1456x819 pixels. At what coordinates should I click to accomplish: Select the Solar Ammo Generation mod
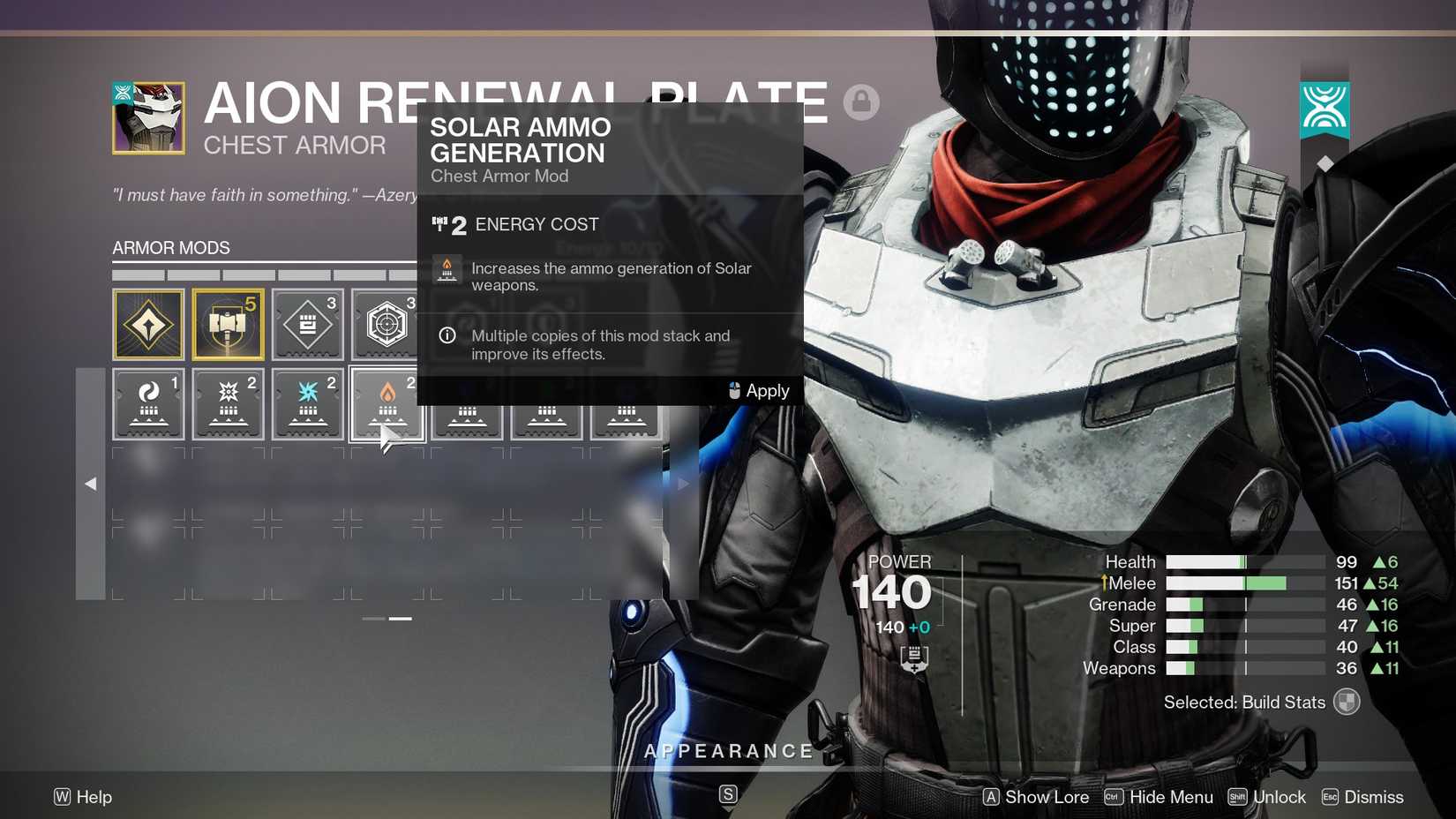pos(387,403)
